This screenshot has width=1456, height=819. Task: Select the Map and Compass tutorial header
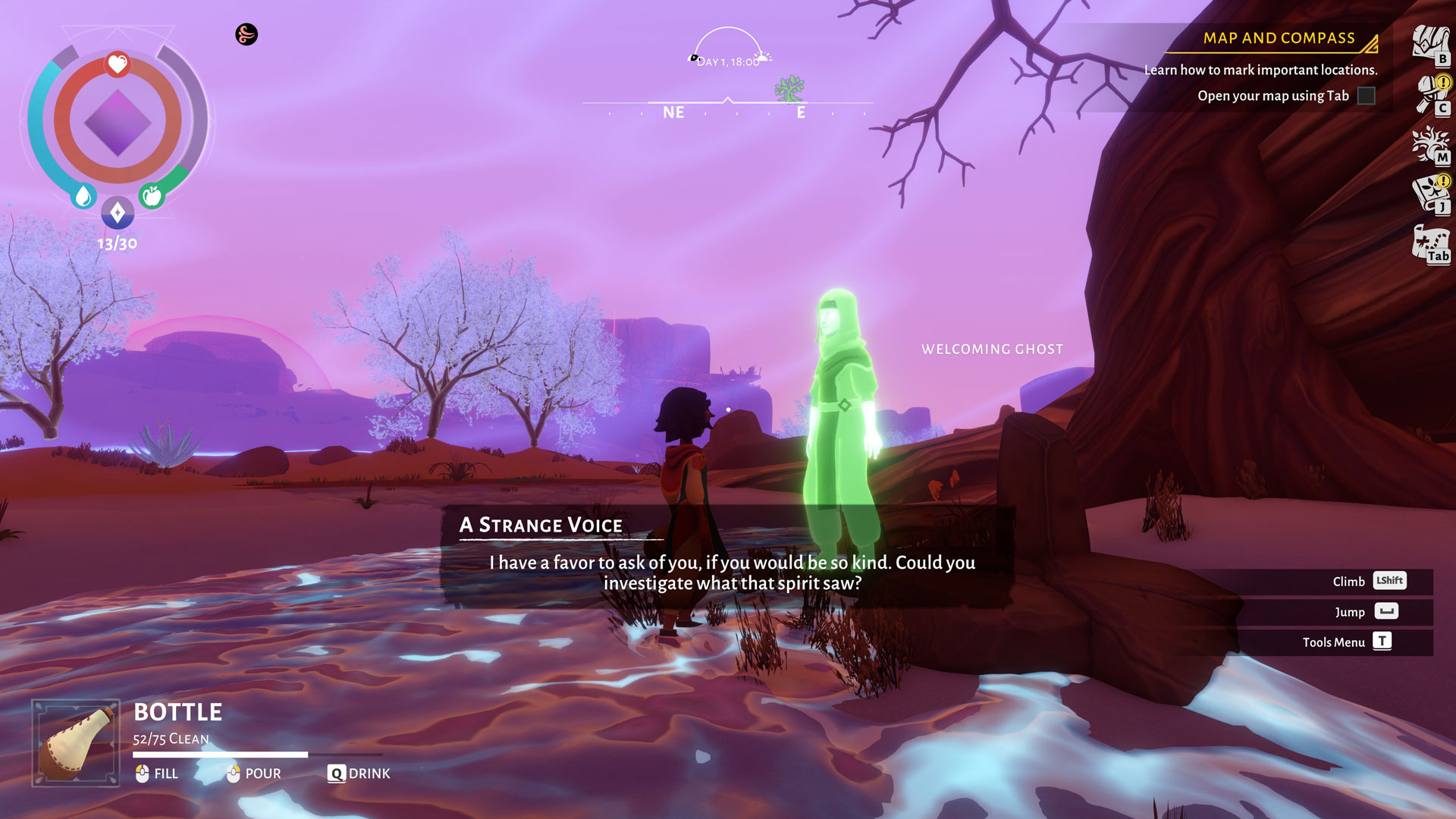pyautogui.click(x=1279, y=39)
